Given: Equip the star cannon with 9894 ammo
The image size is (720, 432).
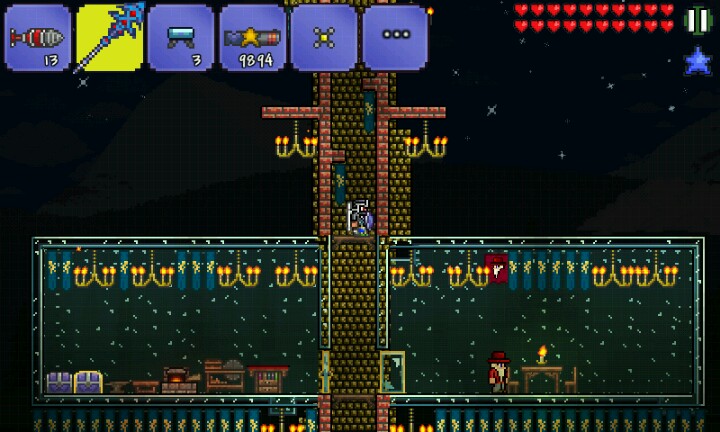Looking at the screenshot, I should tap(252, 37).
